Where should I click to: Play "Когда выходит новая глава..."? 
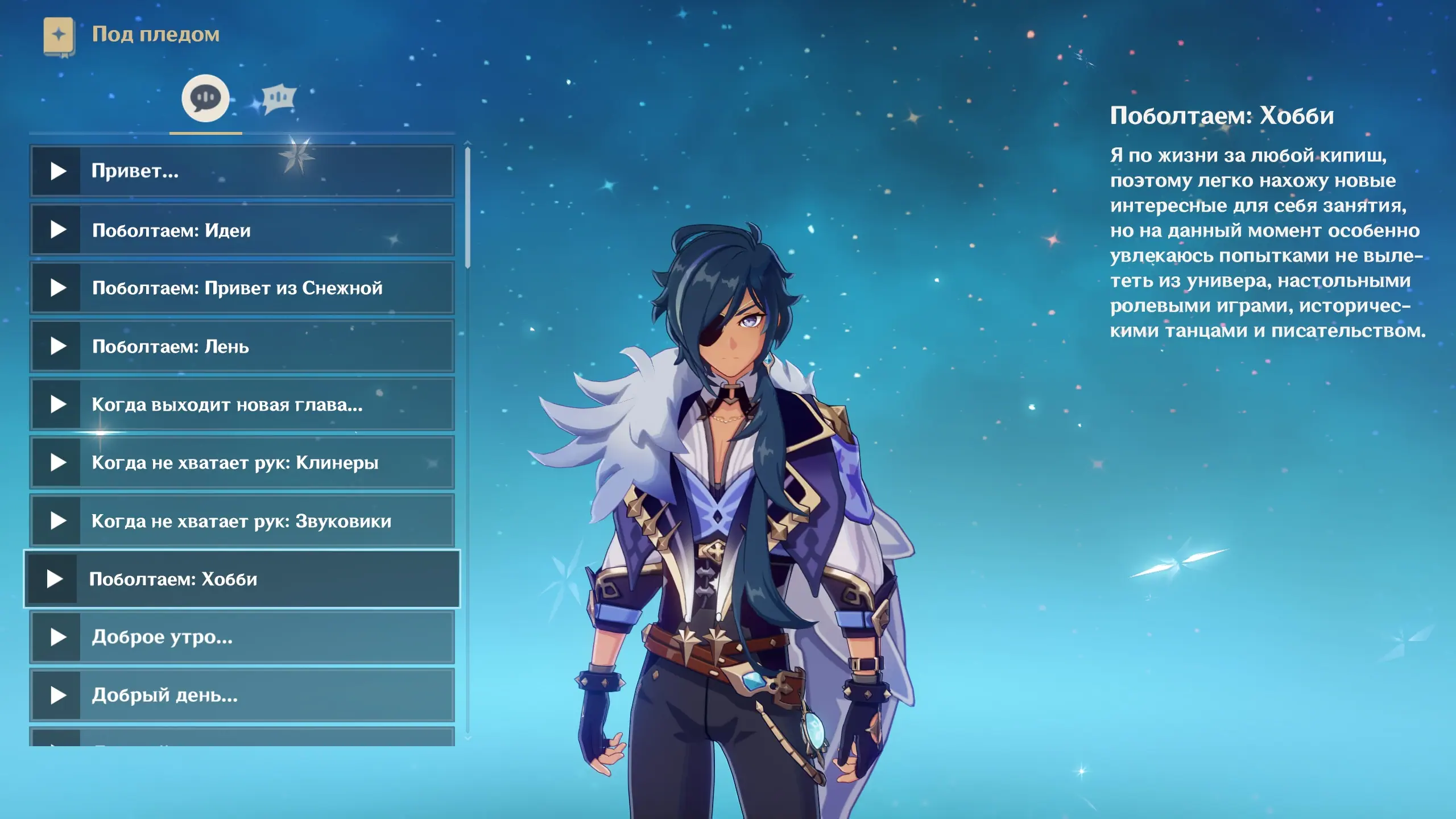tap(242, 404)
